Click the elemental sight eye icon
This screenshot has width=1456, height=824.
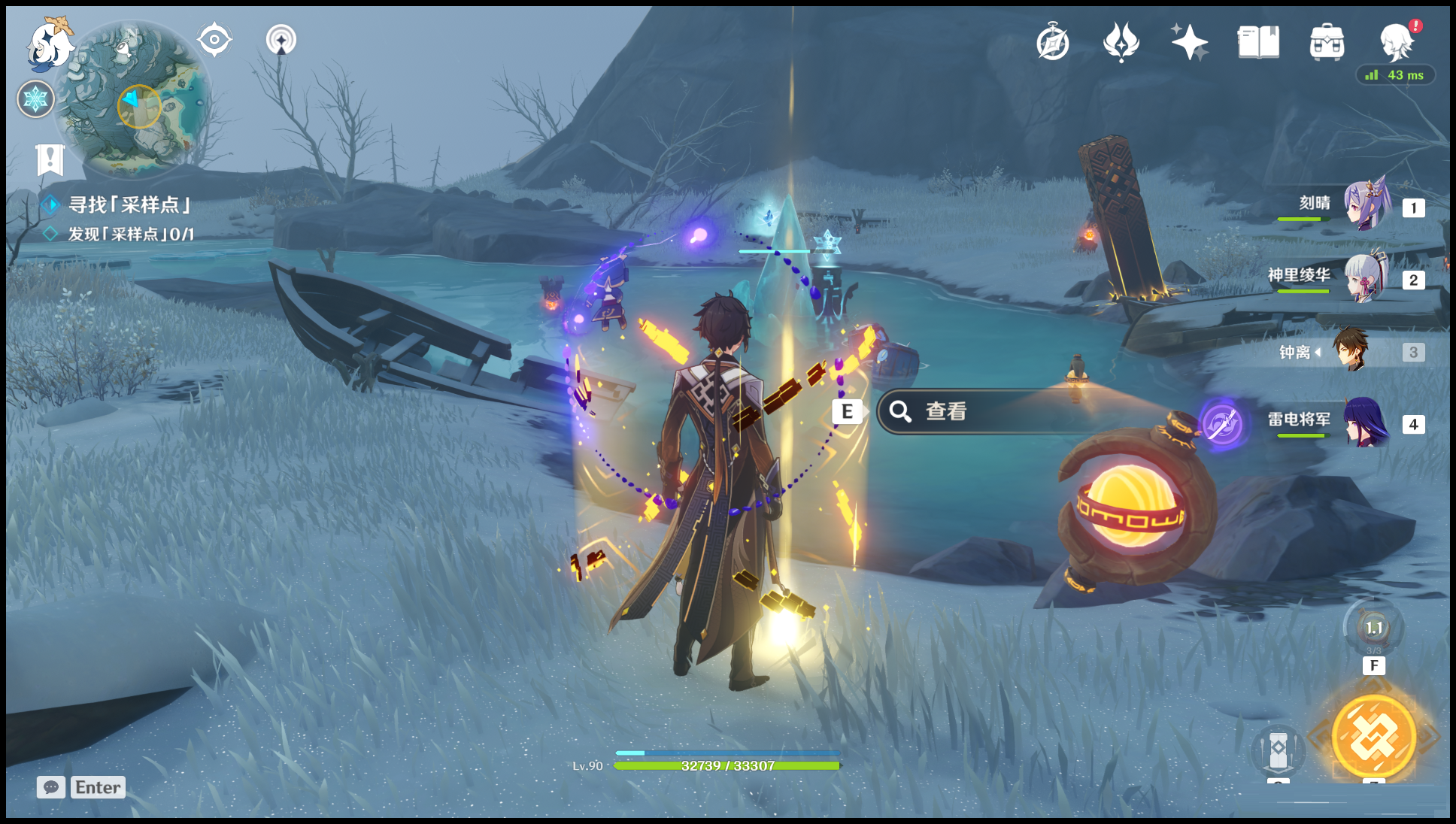[x=214, y=39]
